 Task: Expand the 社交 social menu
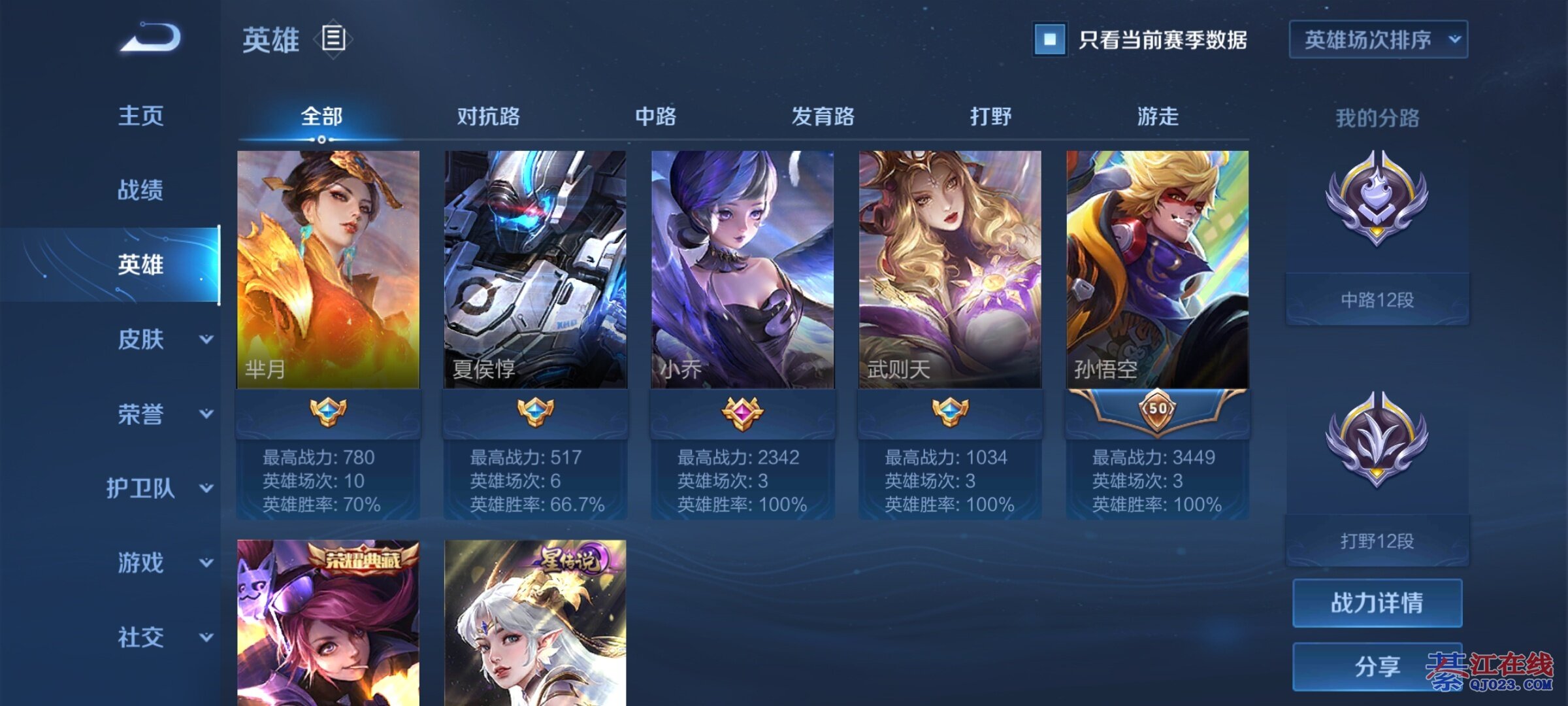[160, 637]
